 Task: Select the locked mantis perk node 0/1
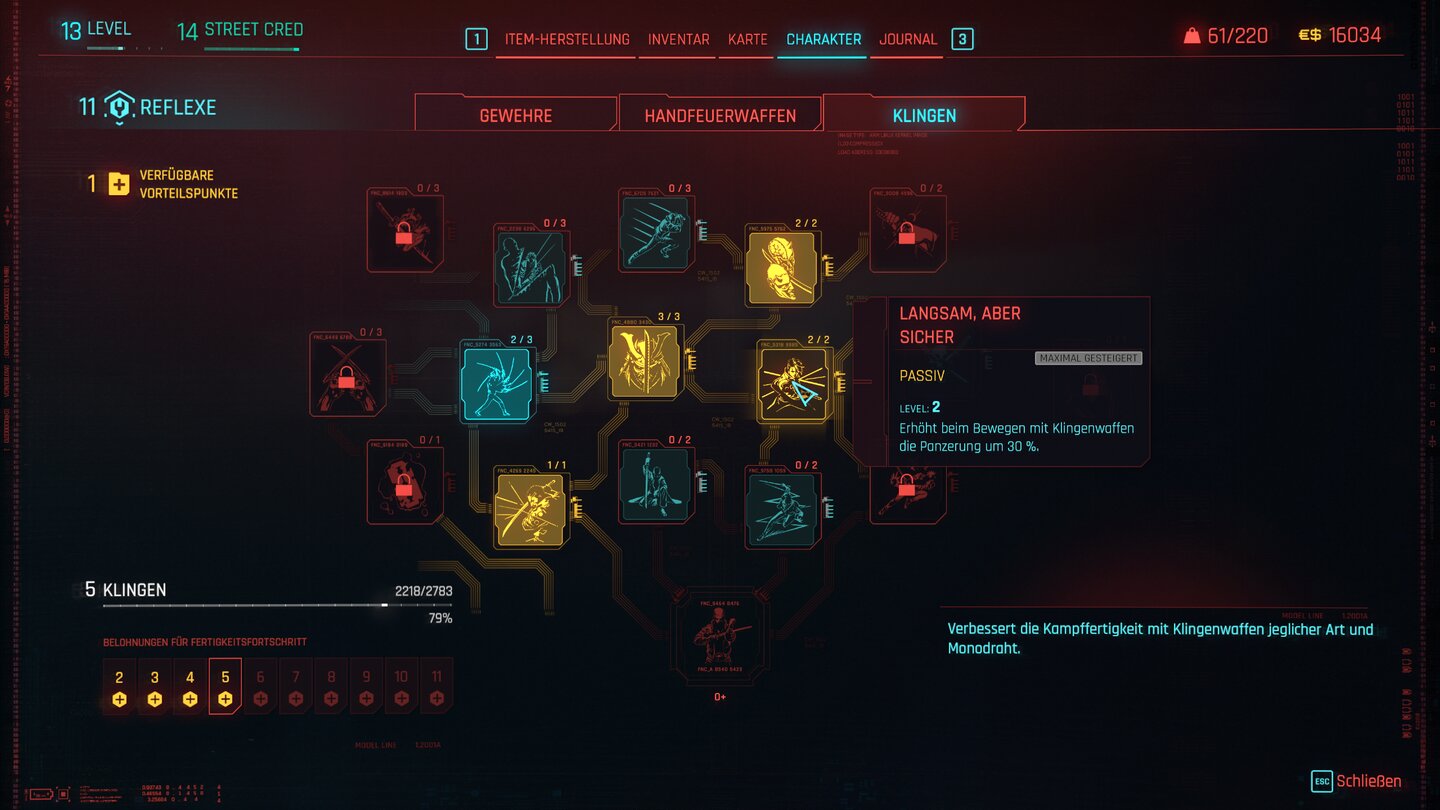tap(404, 483)
